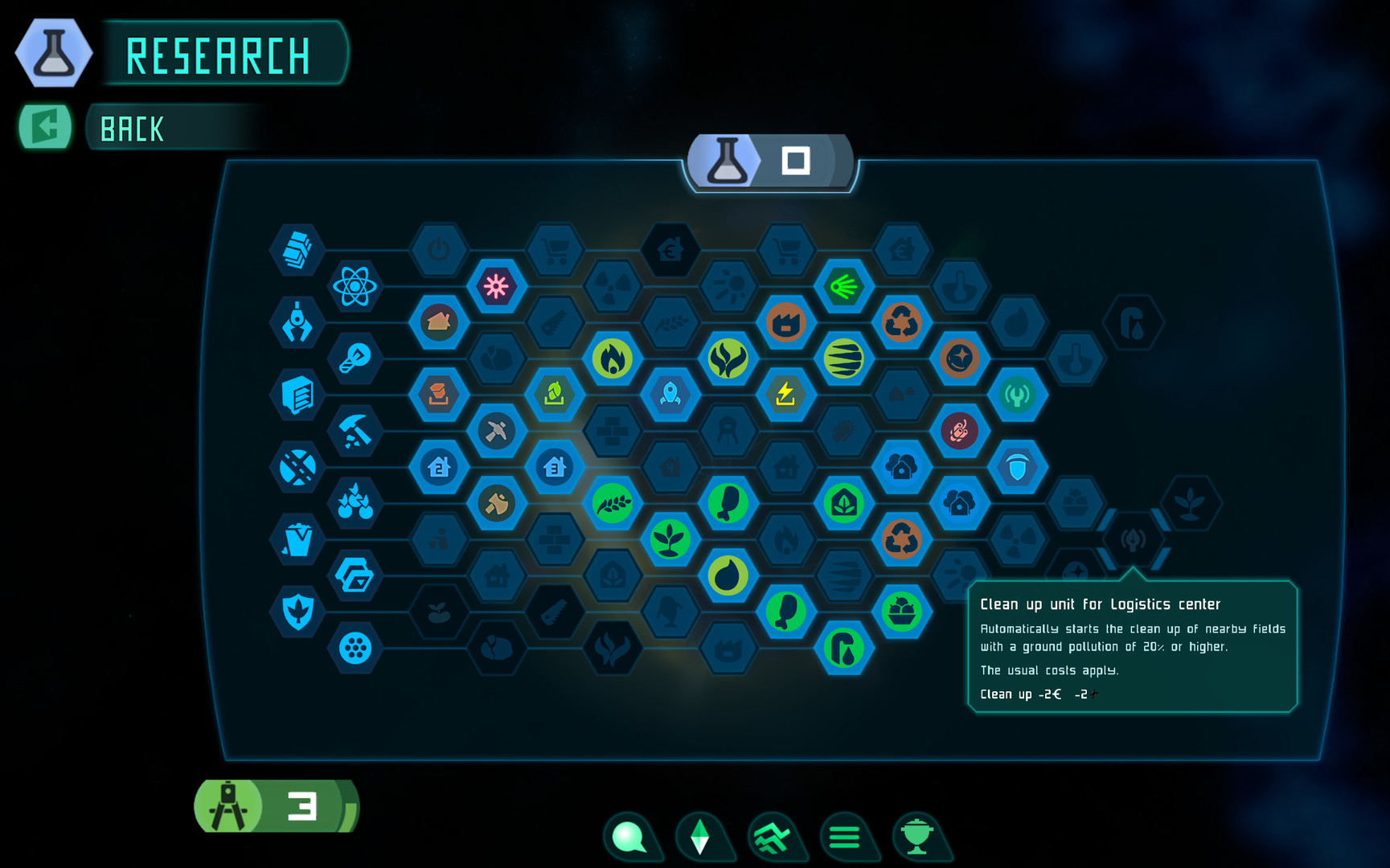1390x868 pixels.
Task: Select the rocket research hexagon
Action: pos(671,395)
